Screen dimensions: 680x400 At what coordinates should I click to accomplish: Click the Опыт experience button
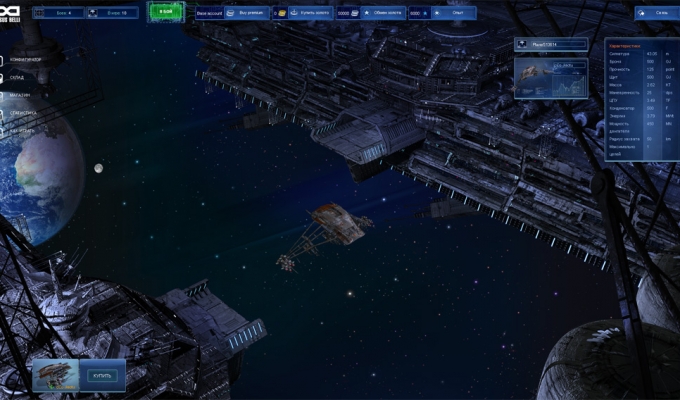(x=457, y=14)
